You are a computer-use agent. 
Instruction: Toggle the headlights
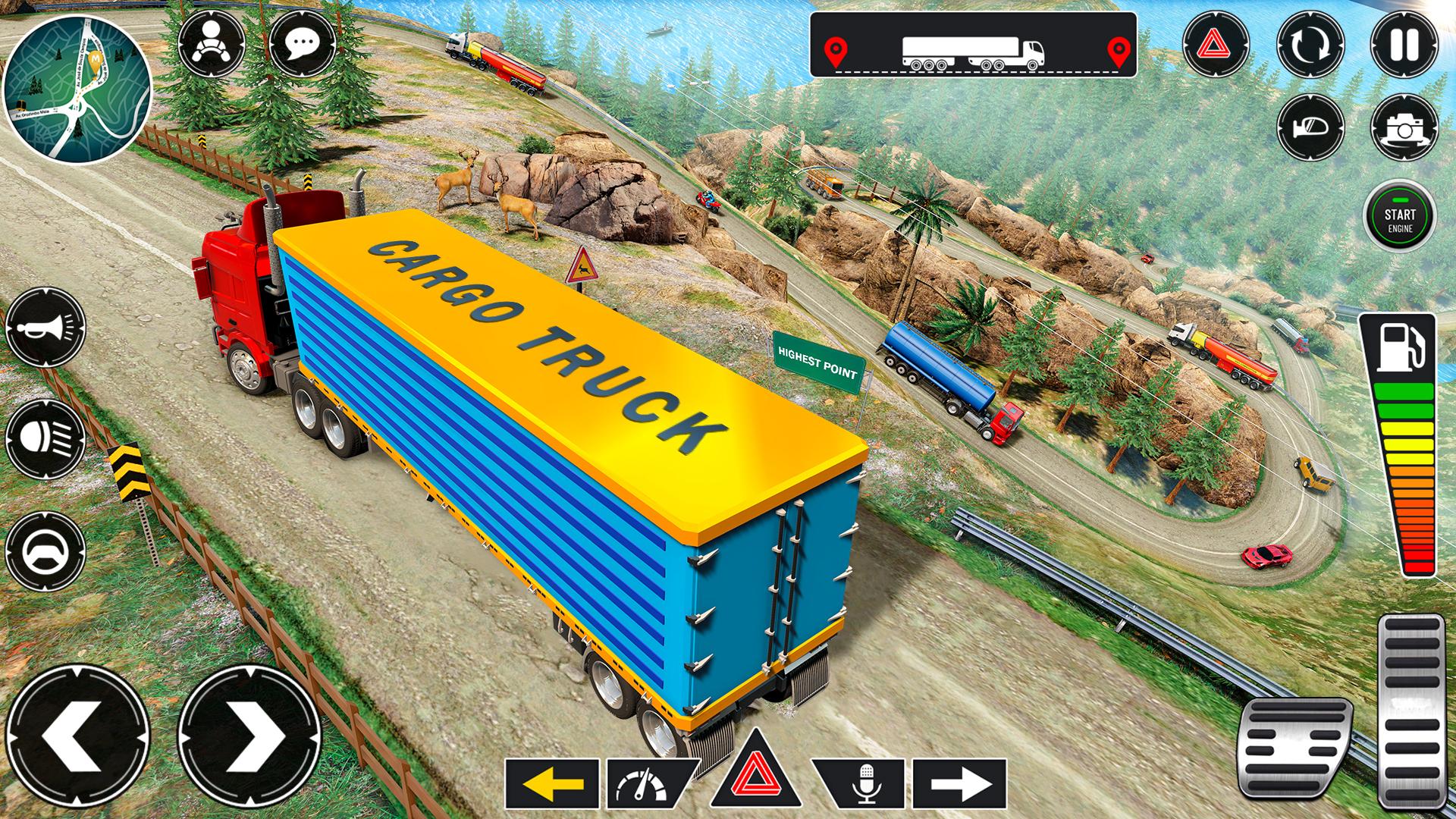45,439
